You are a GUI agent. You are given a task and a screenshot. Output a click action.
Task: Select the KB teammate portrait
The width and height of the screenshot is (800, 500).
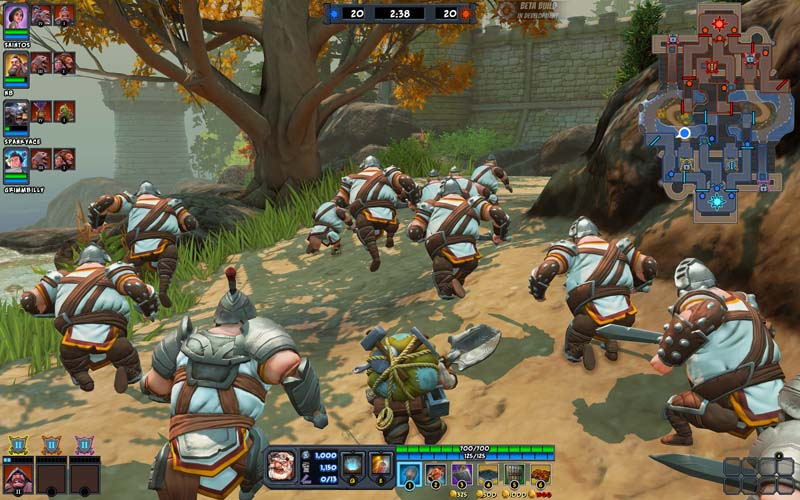[16, 64]
